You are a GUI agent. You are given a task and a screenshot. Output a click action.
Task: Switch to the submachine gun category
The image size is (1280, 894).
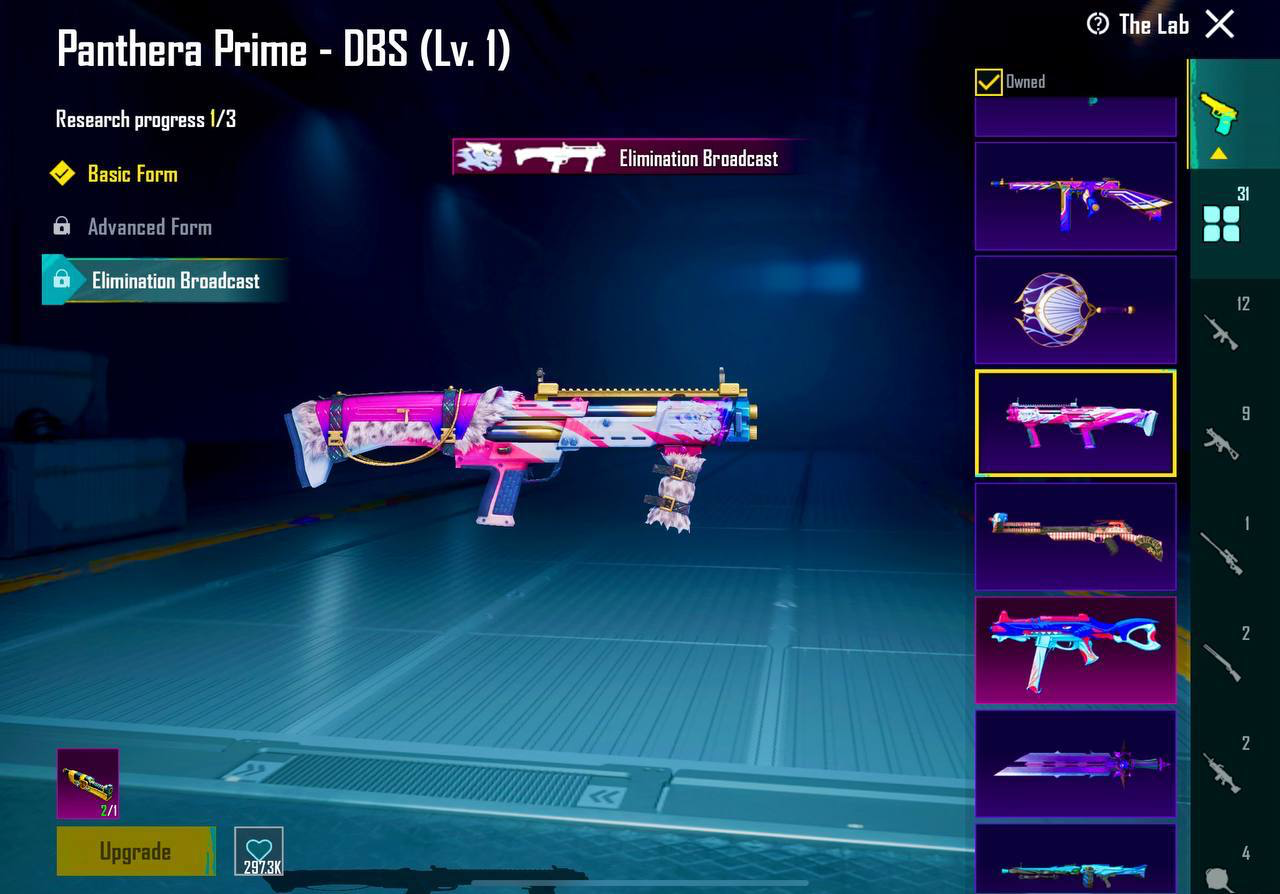pyautogui.click(x=1221, y=441)
